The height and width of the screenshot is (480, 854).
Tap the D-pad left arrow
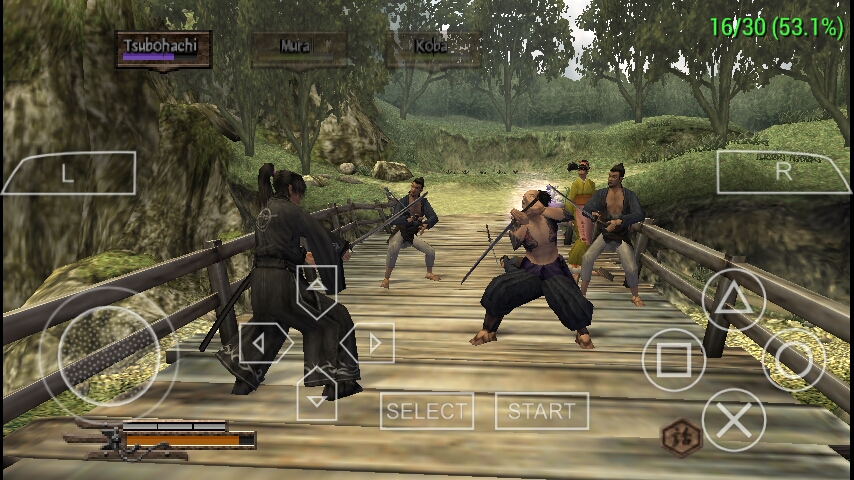[x=262, y=343]
